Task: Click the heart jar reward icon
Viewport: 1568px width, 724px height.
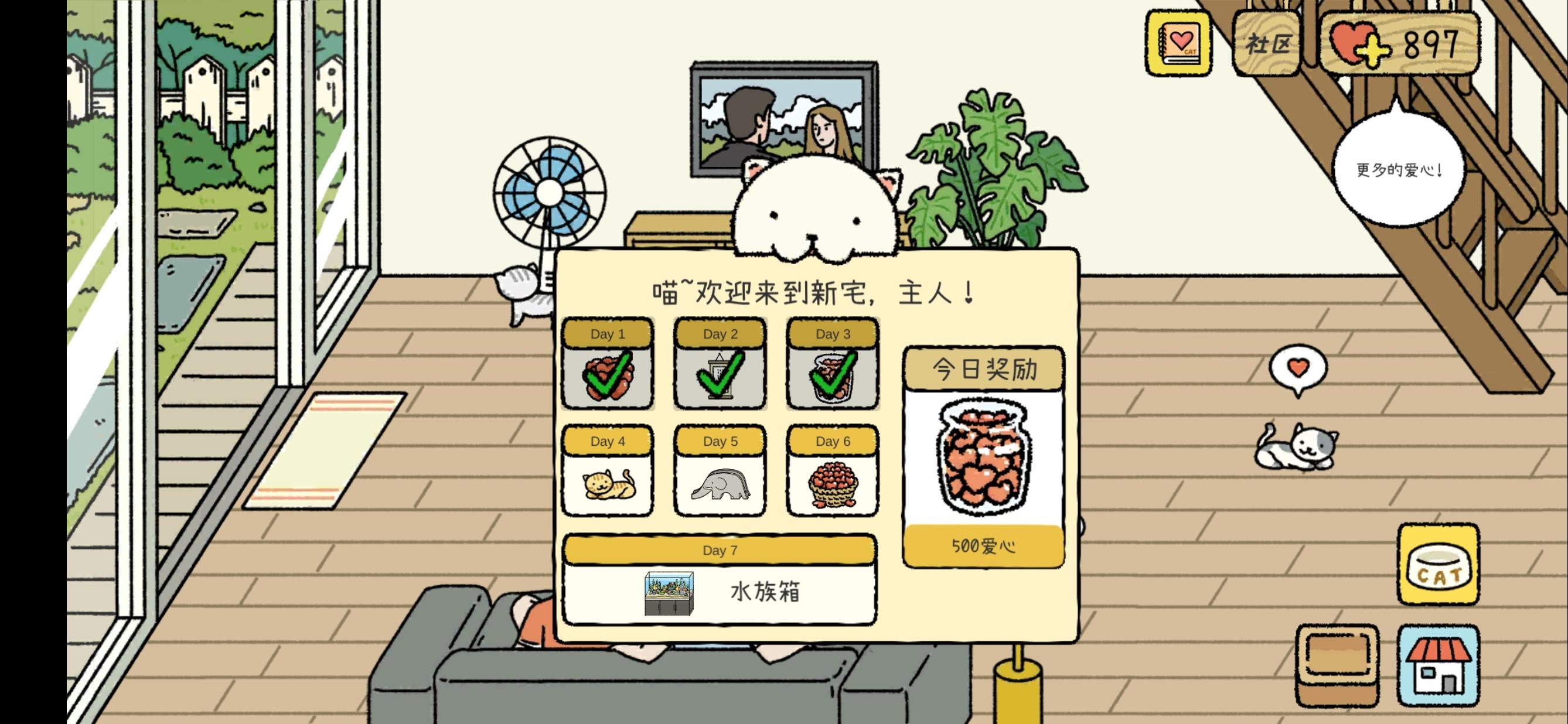Action: point(984,456)
